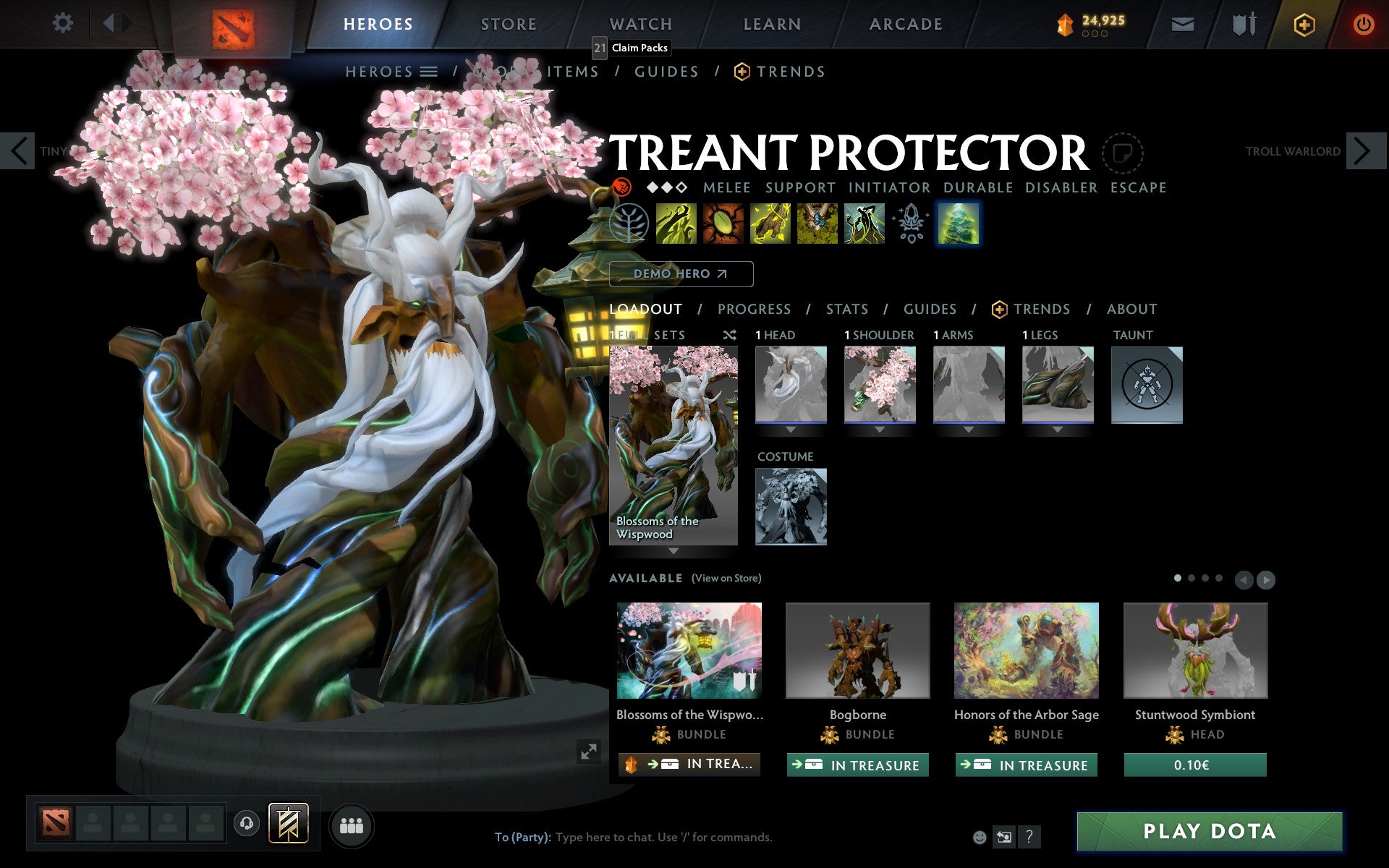Click the muted voice chat headset icon
This screenshot has width=1389, height=868.
tap(247, 822)
